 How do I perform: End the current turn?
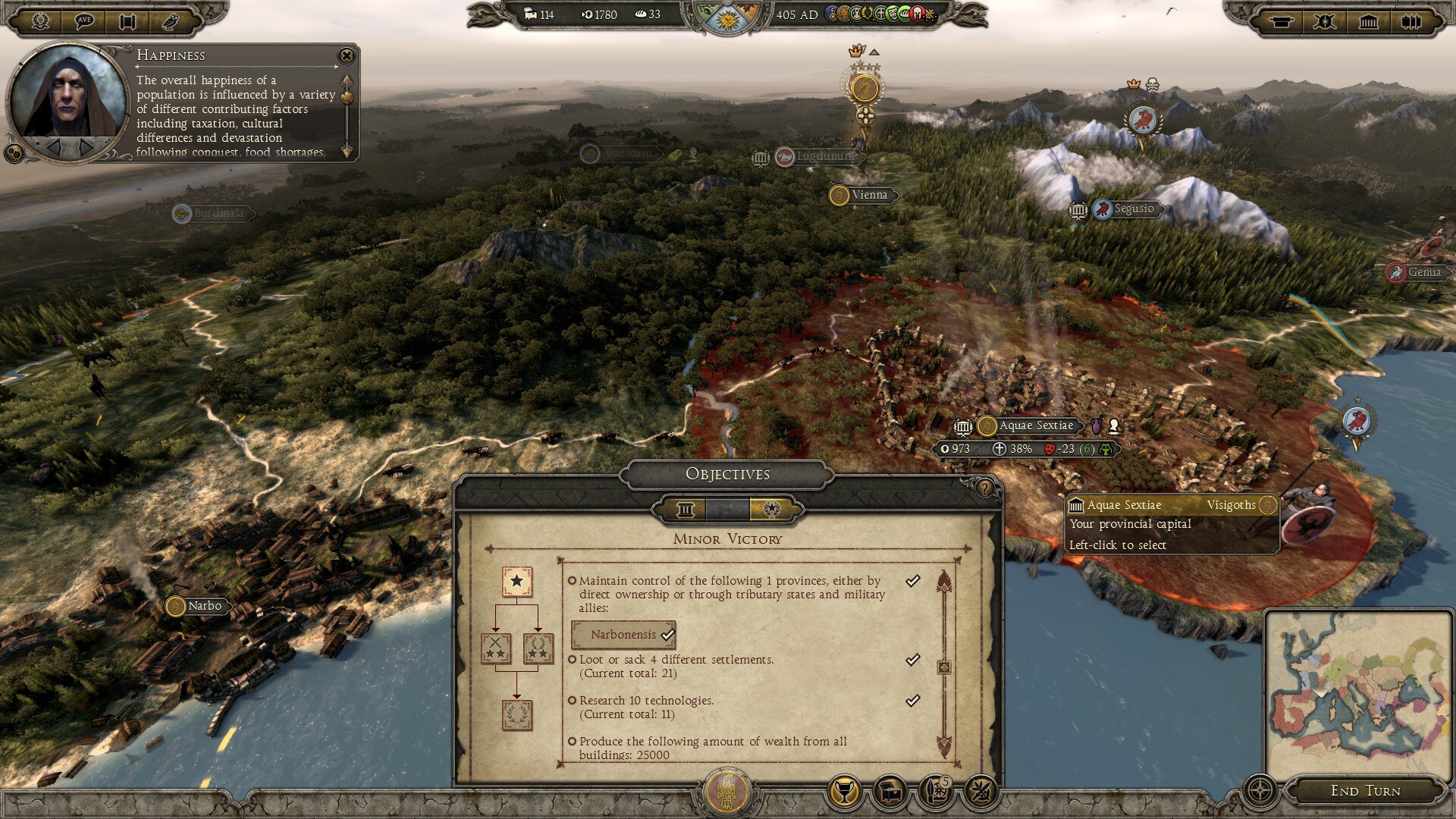pos(1365,791)
